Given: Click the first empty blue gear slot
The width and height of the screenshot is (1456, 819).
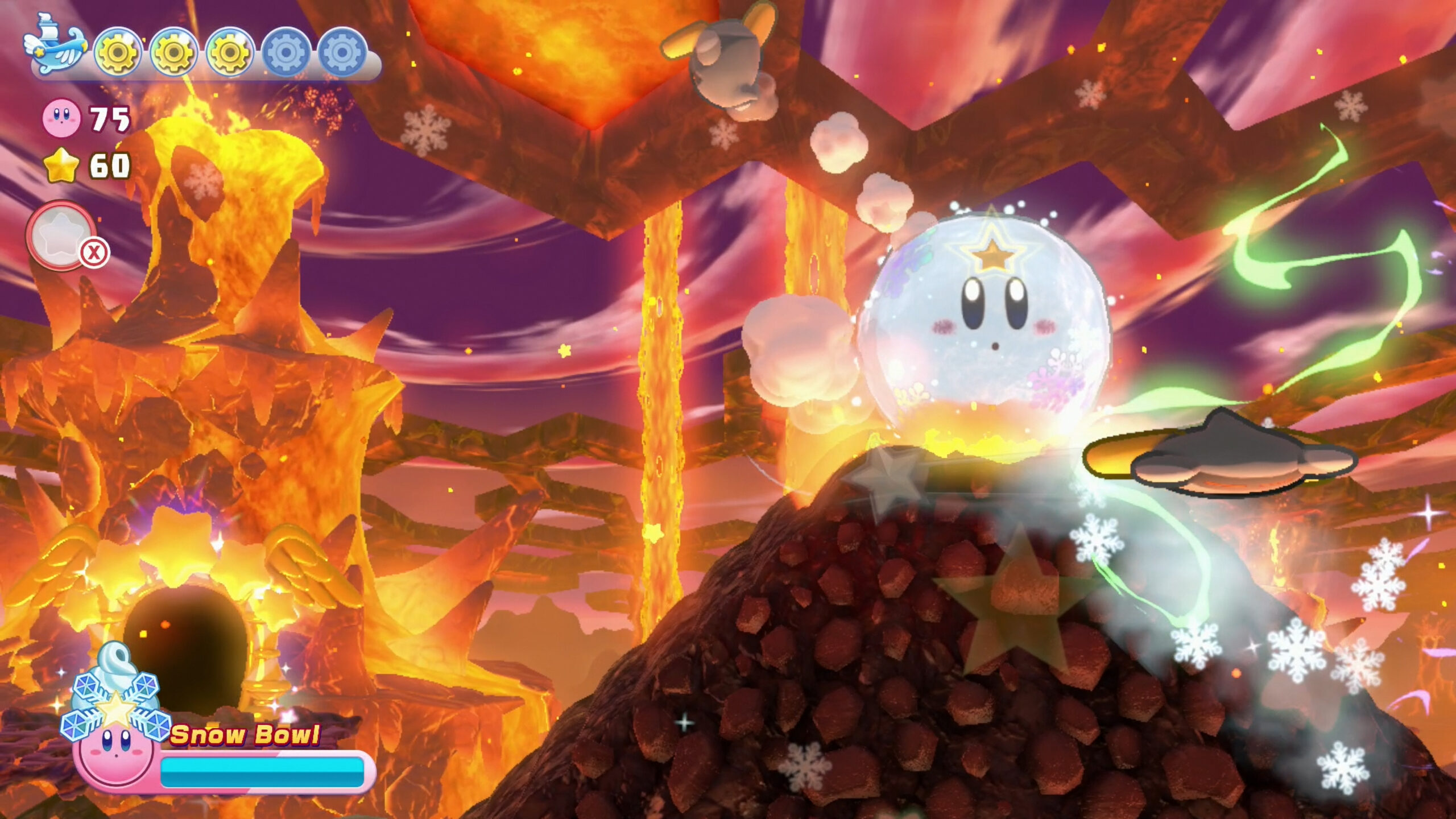Looking at the screenshot, I should coord(287,51).
